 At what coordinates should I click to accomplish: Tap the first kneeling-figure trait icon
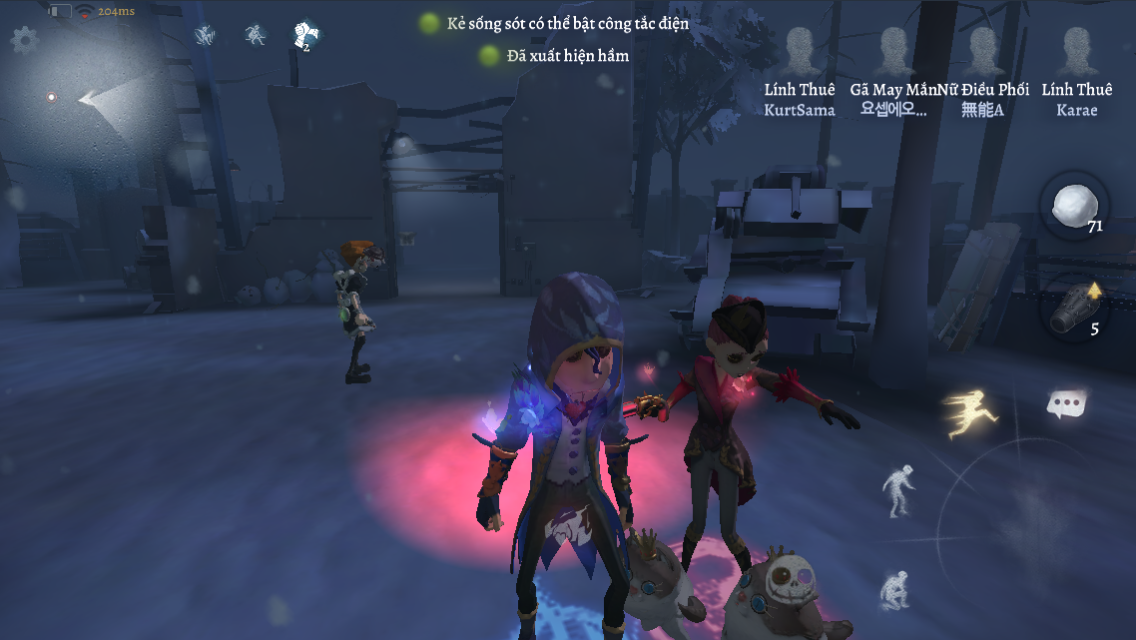click(x=205, y=36)
